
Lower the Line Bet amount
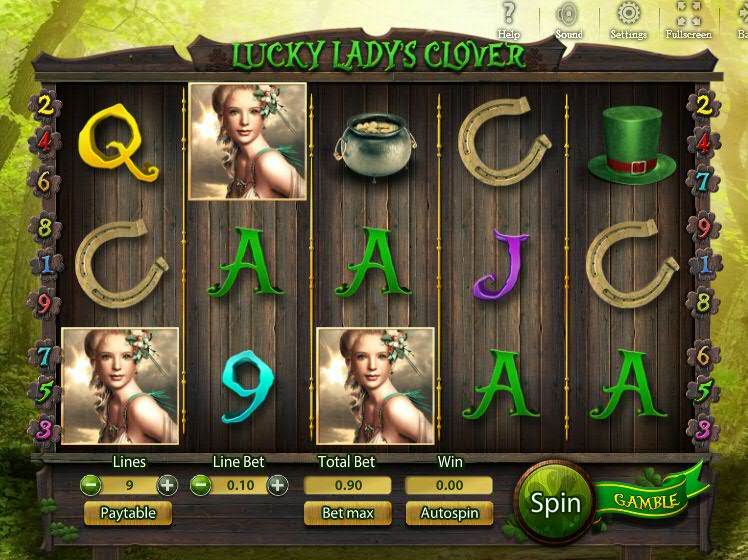(x=201, y=485)
